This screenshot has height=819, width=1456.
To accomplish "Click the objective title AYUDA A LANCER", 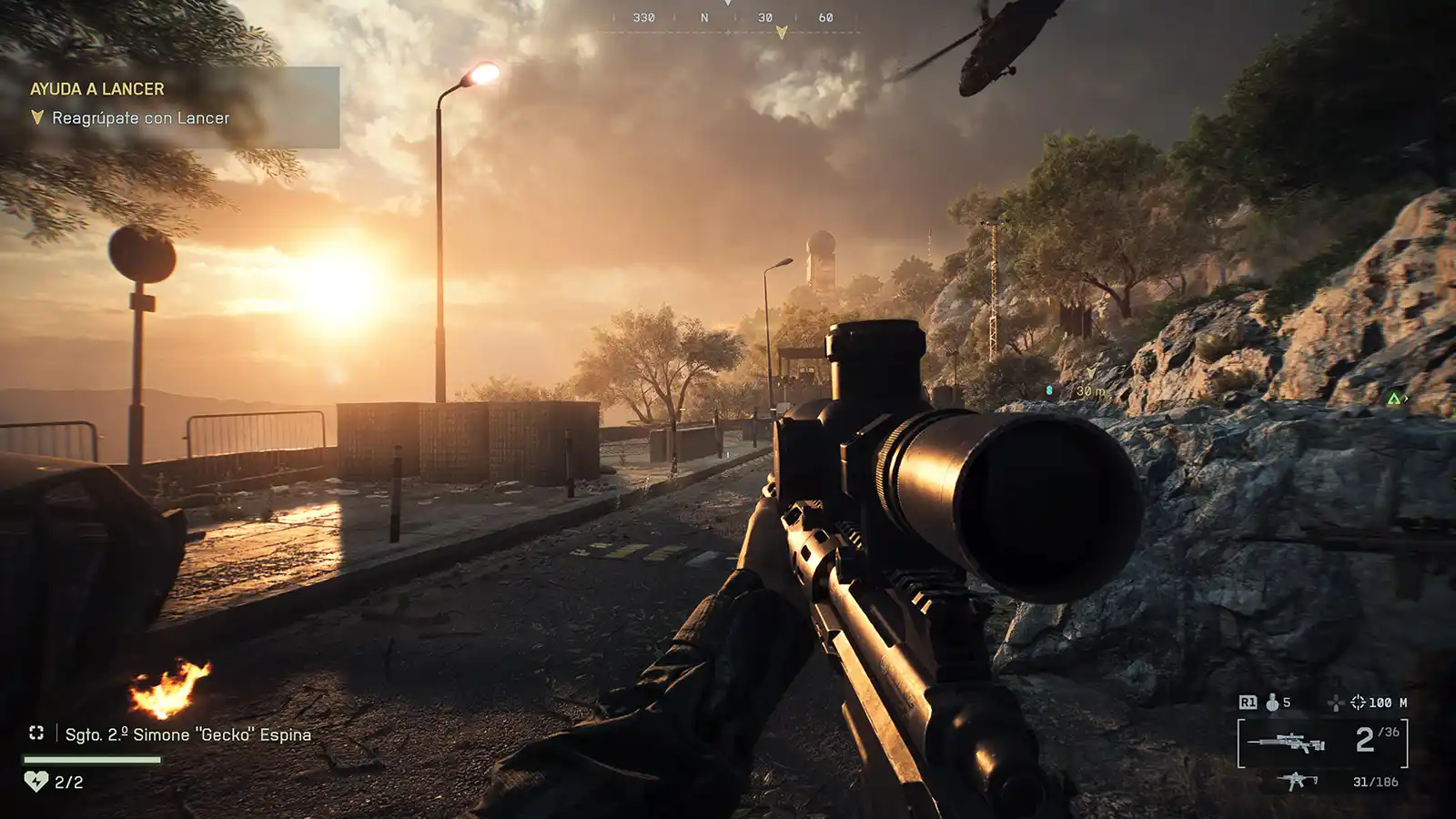I will [96, 88].
